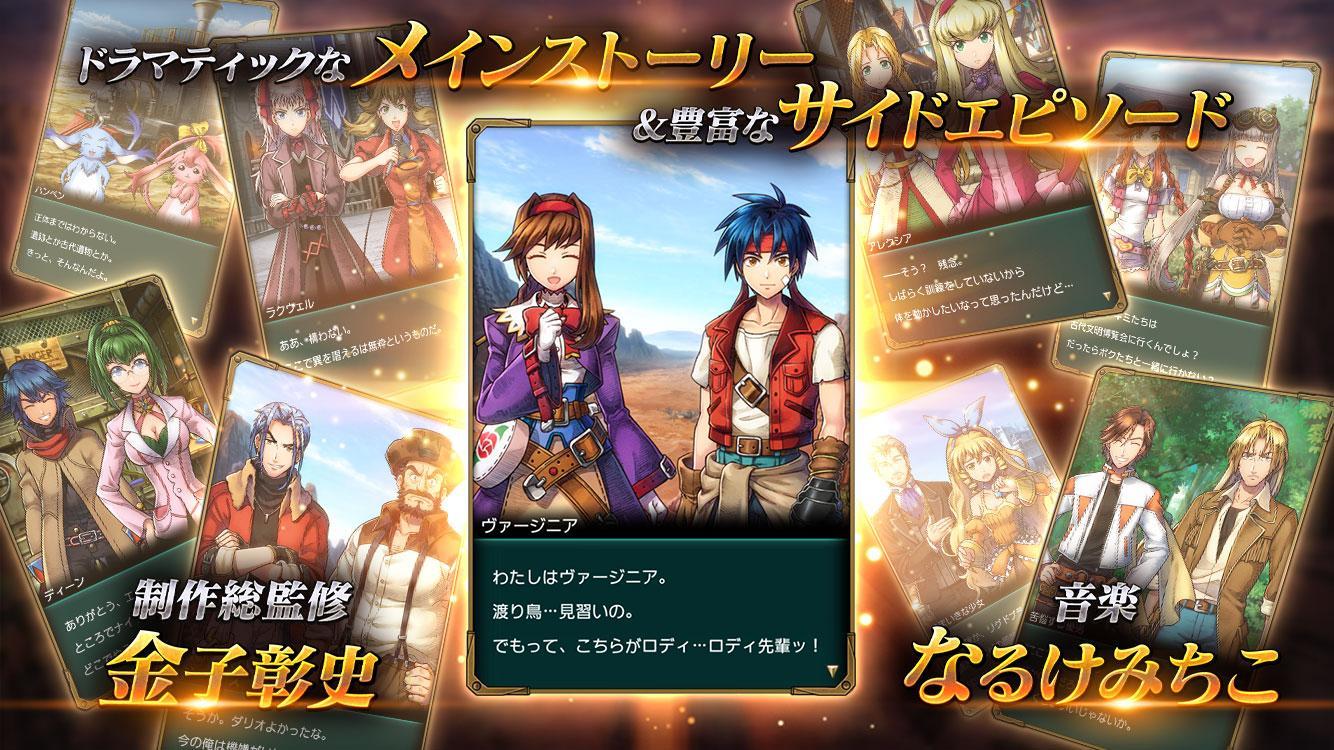Advance Virginia's dialogue with the triangle arrow
The height and width of the screenshot is (750, 1334).
tap(832, 669)
